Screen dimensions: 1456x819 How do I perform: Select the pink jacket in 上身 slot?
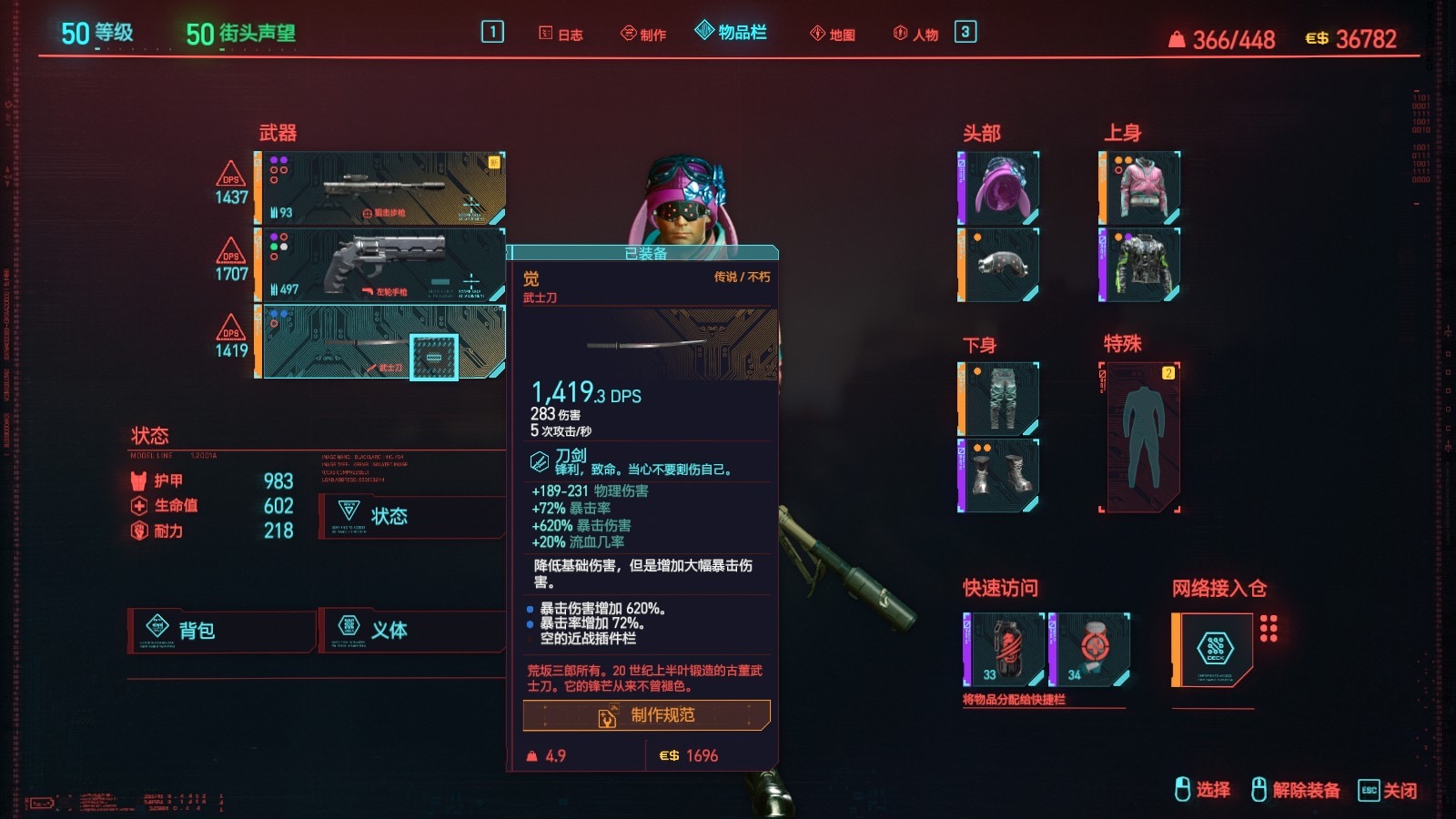coord(1137,187)
